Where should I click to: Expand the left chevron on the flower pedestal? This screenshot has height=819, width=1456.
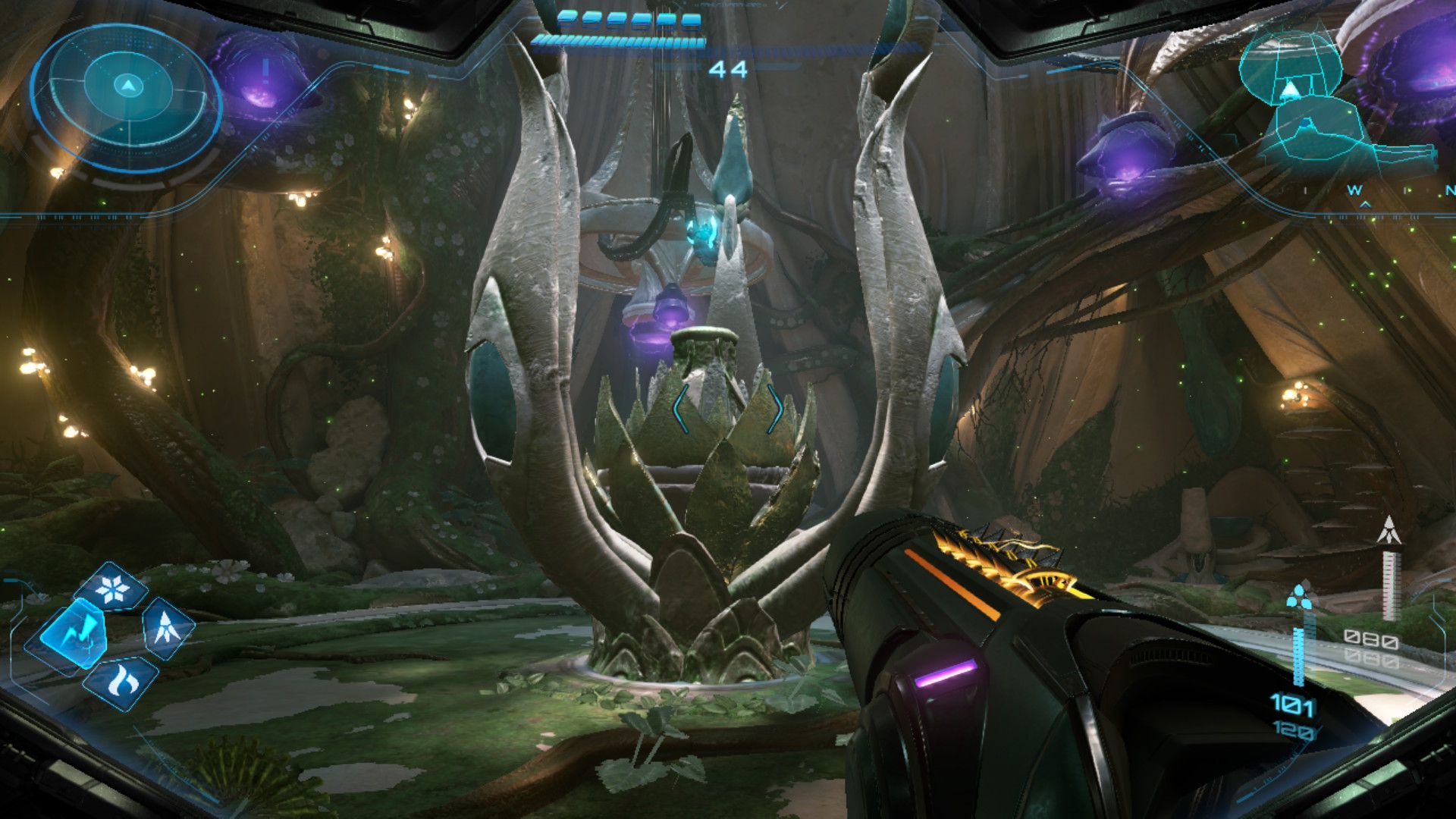pyautogui.click(x=679, y=408)
